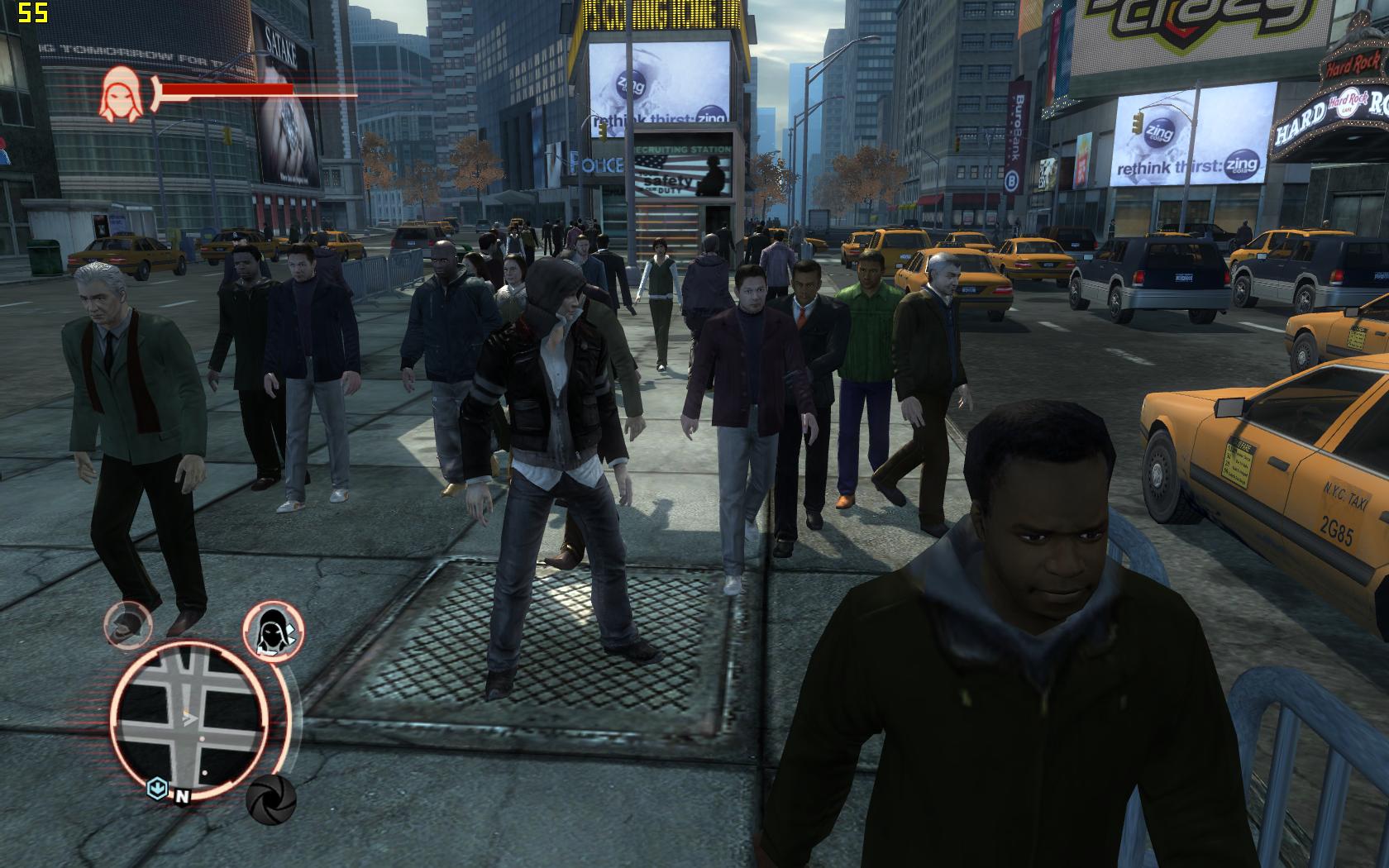Click the red hooded character portrait

[118, 93]
